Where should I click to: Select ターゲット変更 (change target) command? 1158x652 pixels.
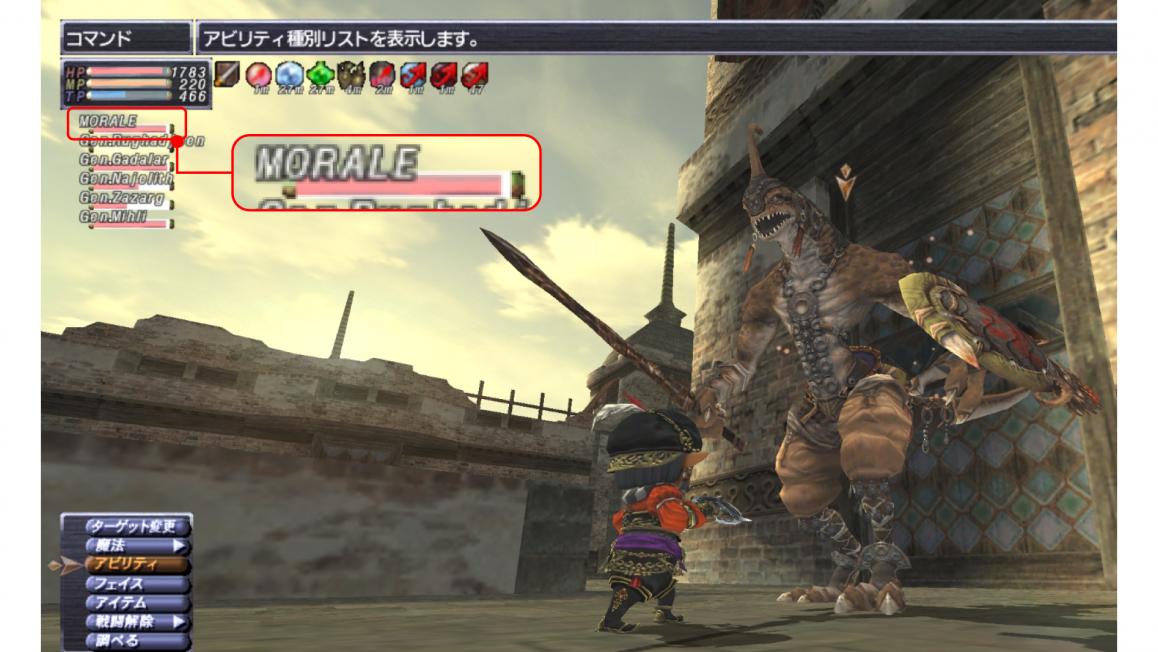[126, 526]
